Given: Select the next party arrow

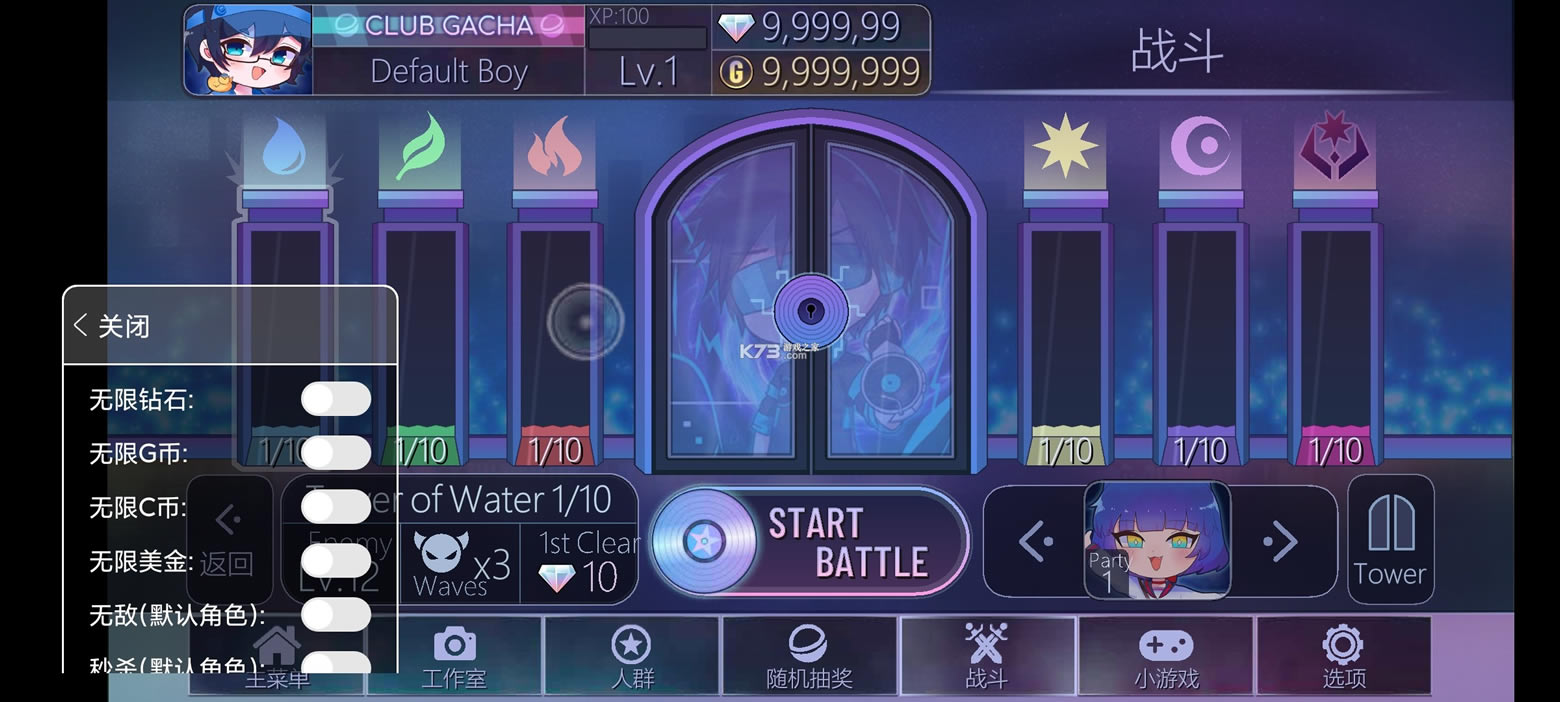Looking at the screenshot, I should pyautogui.click(x=1280, y=542).
